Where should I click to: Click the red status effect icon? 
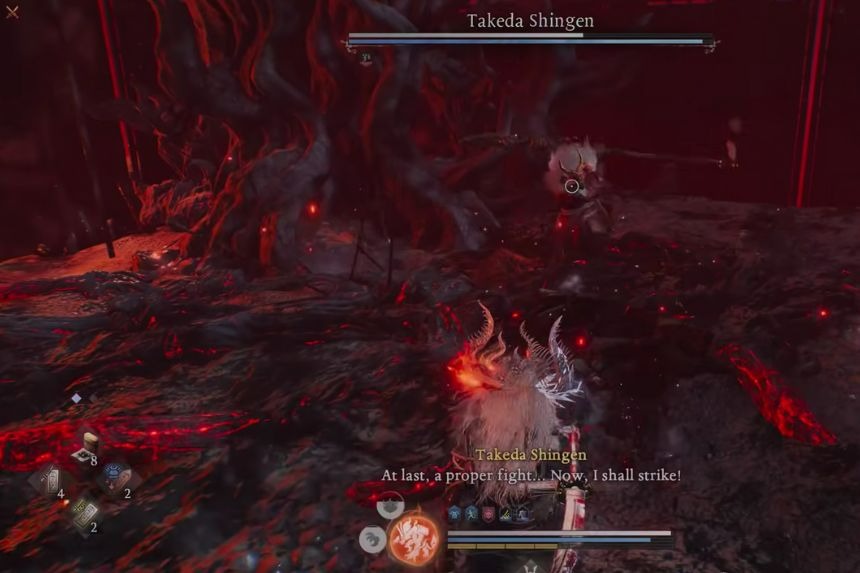point(488,513)
